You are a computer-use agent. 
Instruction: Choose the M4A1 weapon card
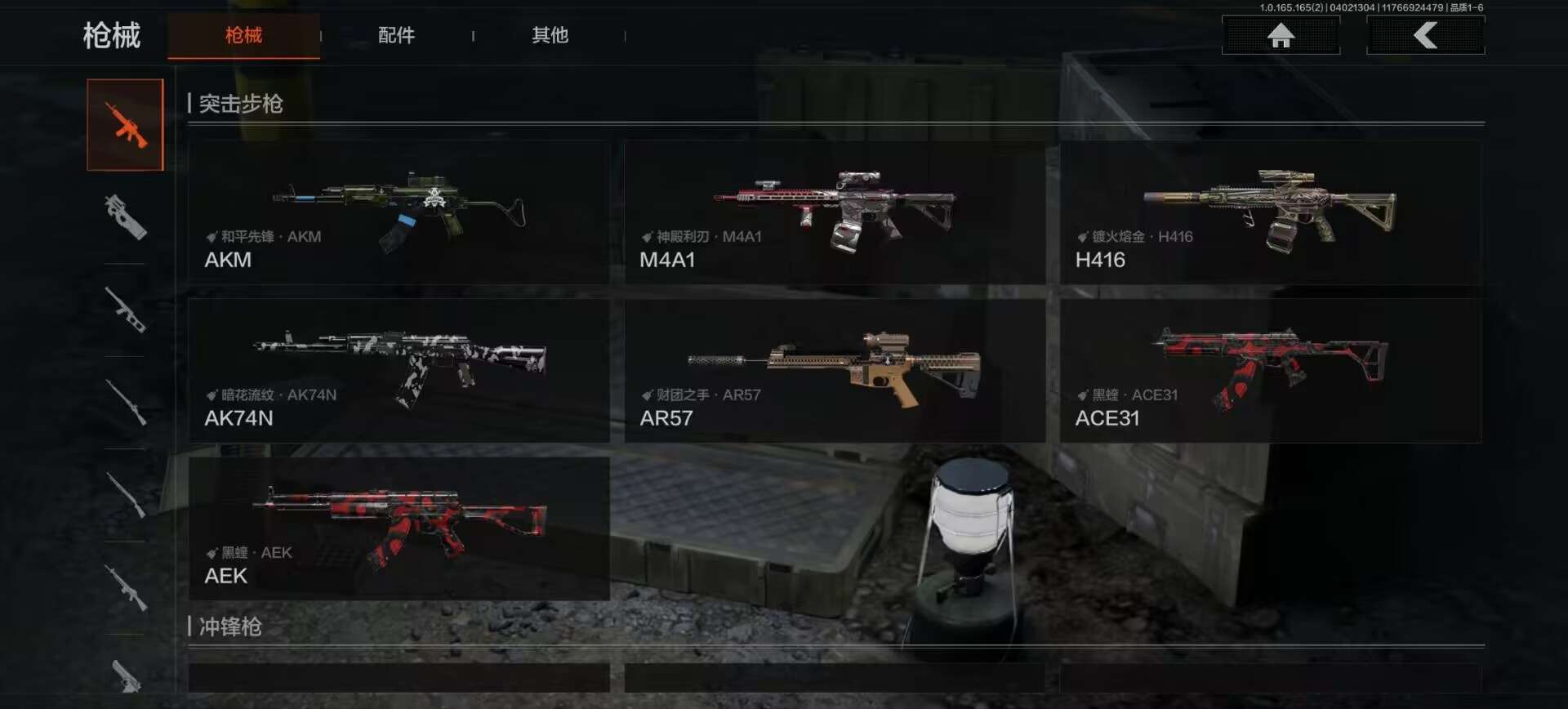tap(834, 212)
